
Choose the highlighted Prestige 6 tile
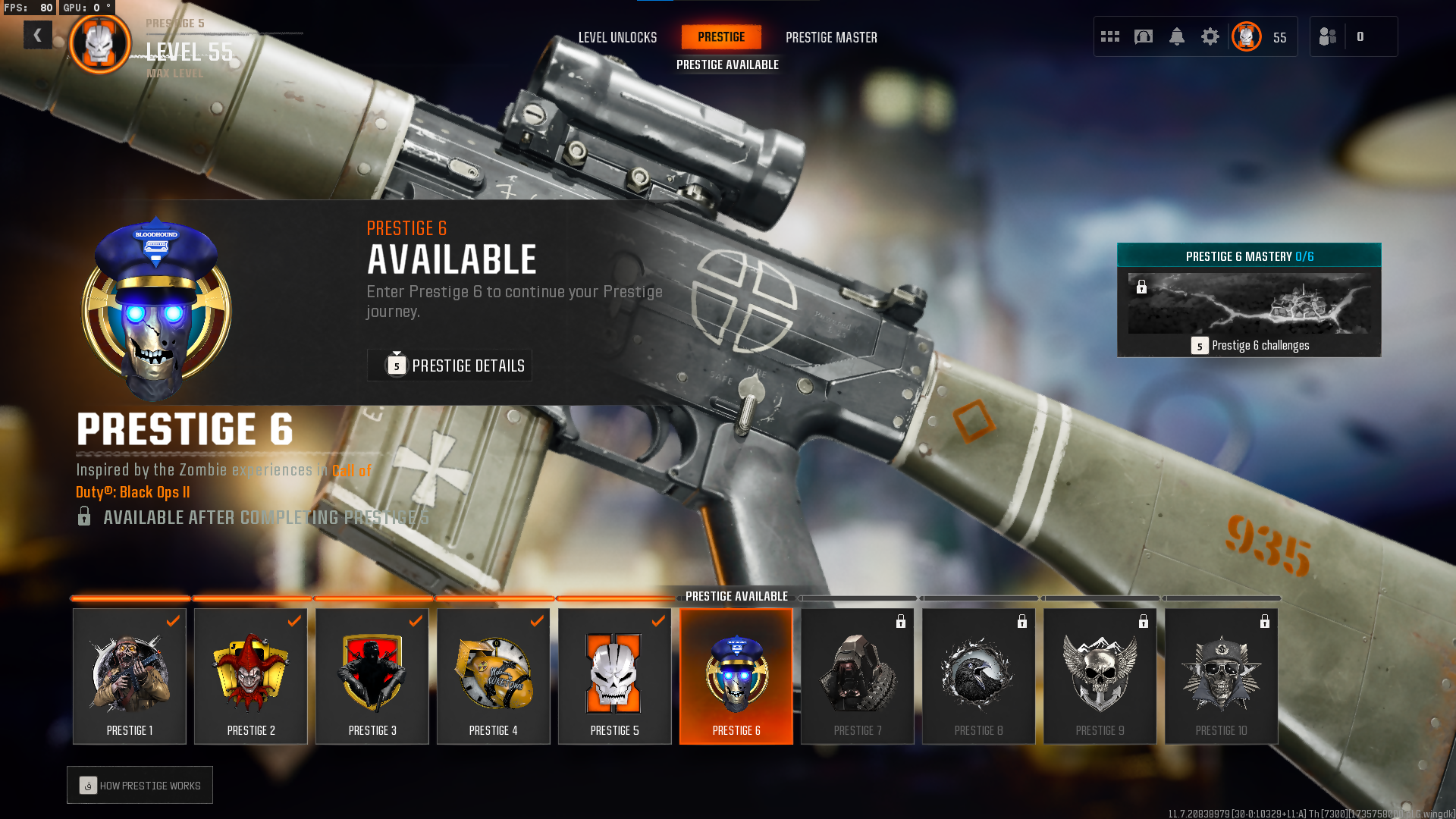tap(736, 676)
